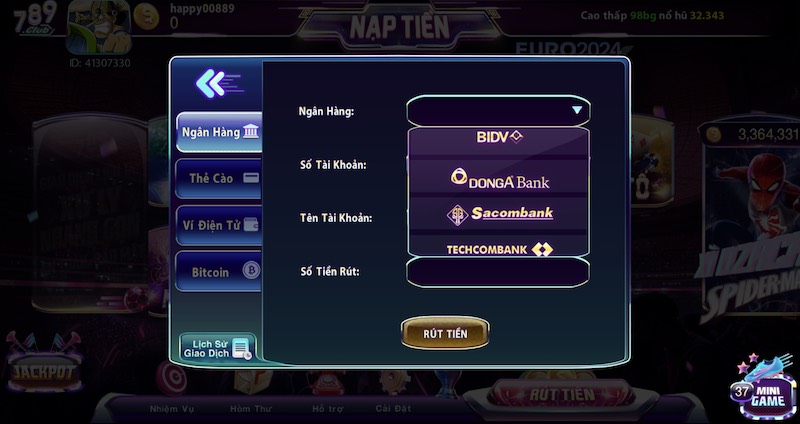Image resolution: width=800 pixels, height=424 pixels.
Task: Confirm with the gold RÚT TIỀN button
Action: pos(445,333)
